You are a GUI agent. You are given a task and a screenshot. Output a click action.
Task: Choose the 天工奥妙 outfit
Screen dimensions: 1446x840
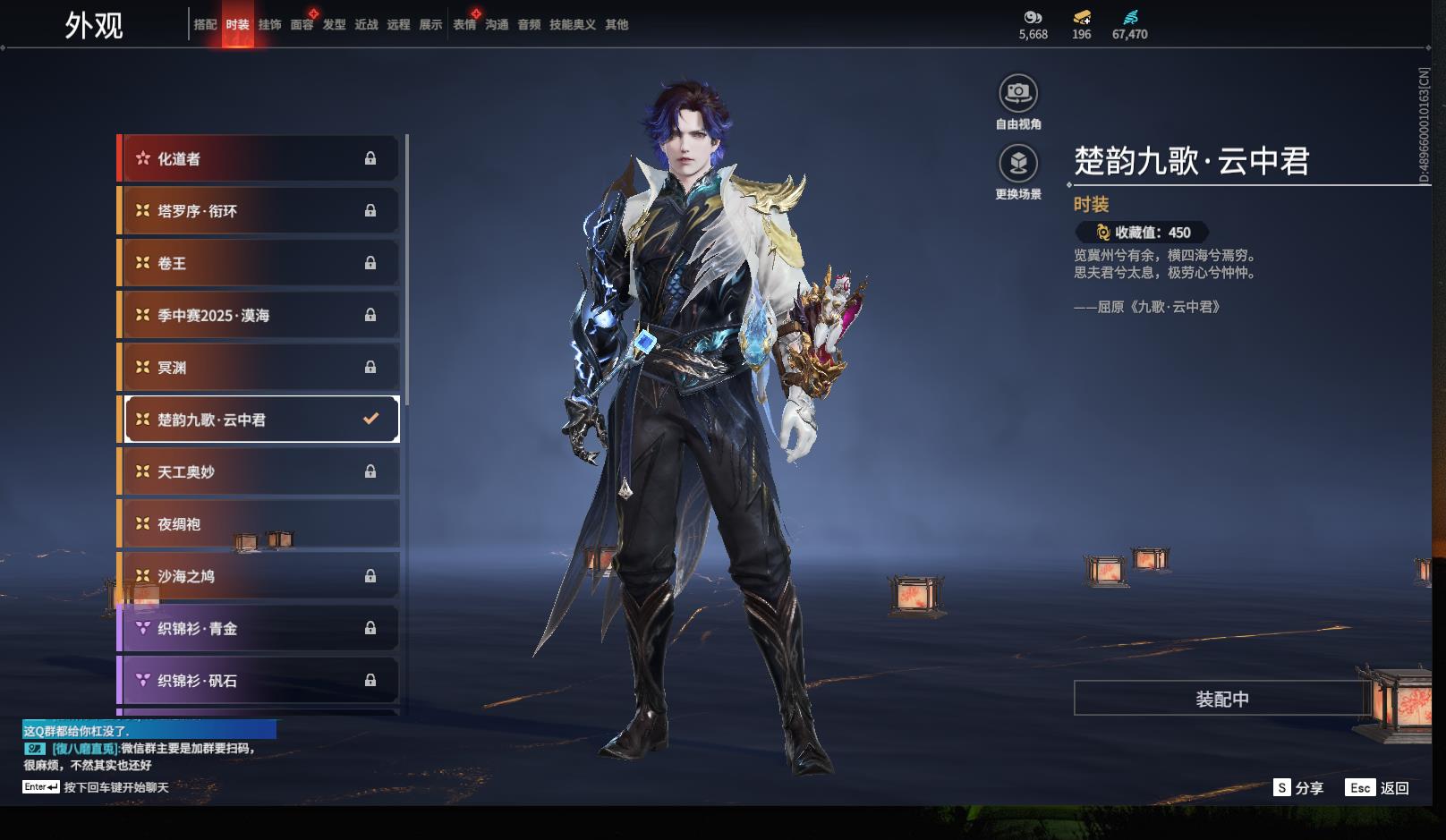259,472
